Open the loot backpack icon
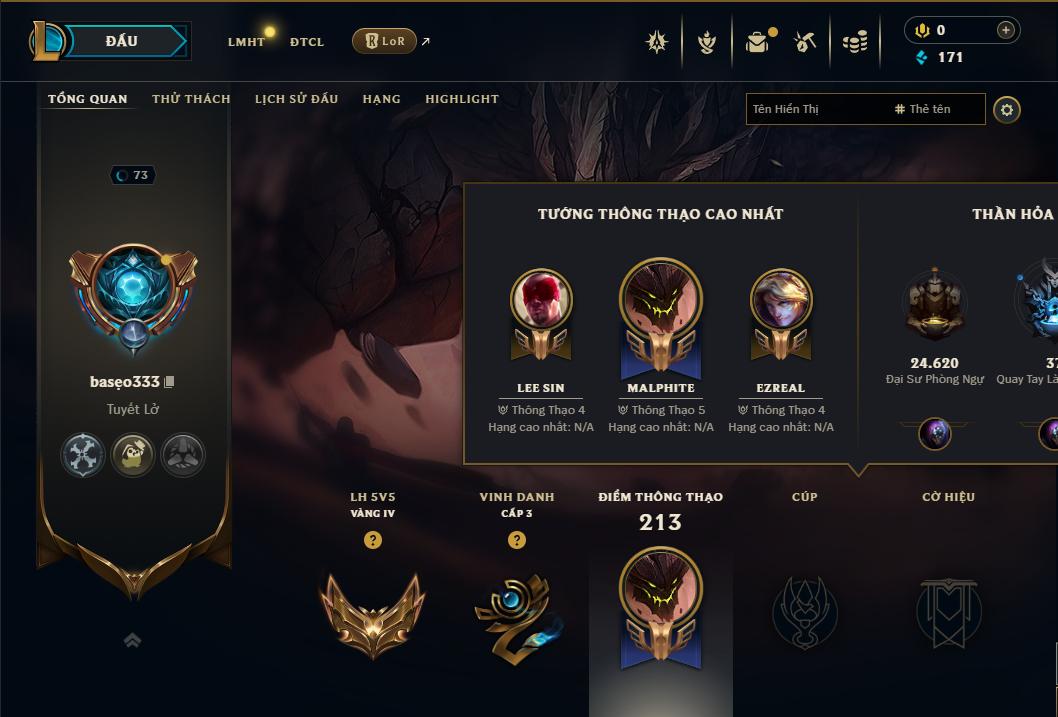This screenshot has height=717, width=1058. (757, 42)
